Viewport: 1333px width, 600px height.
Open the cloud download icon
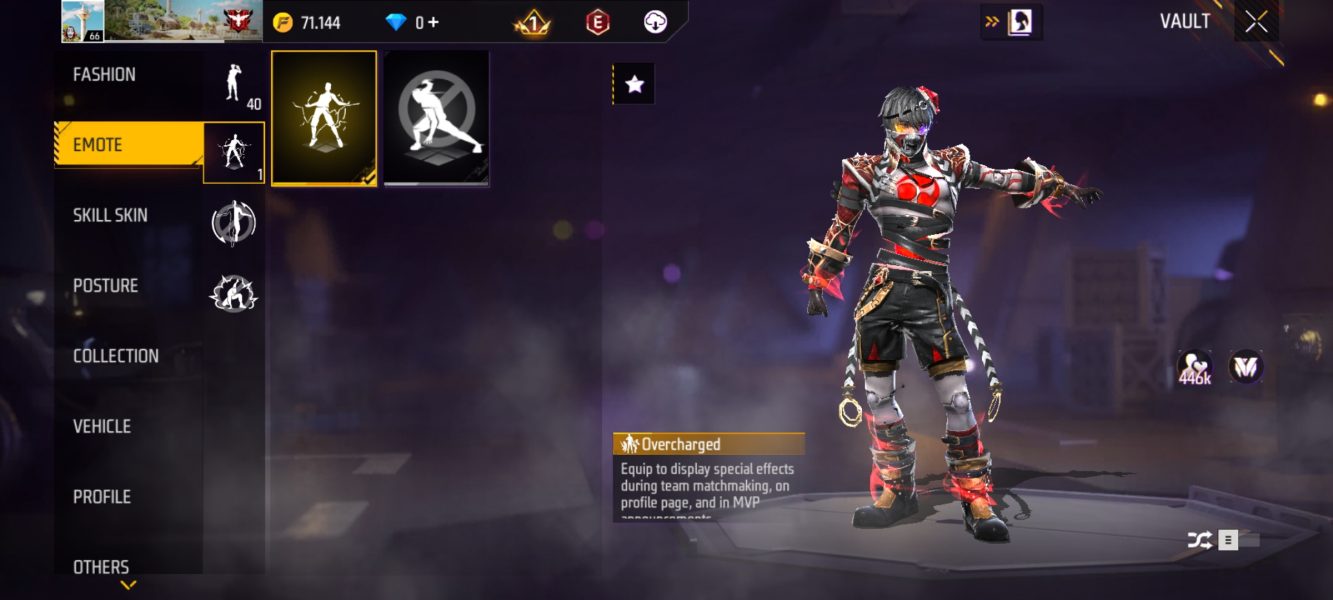655,22
